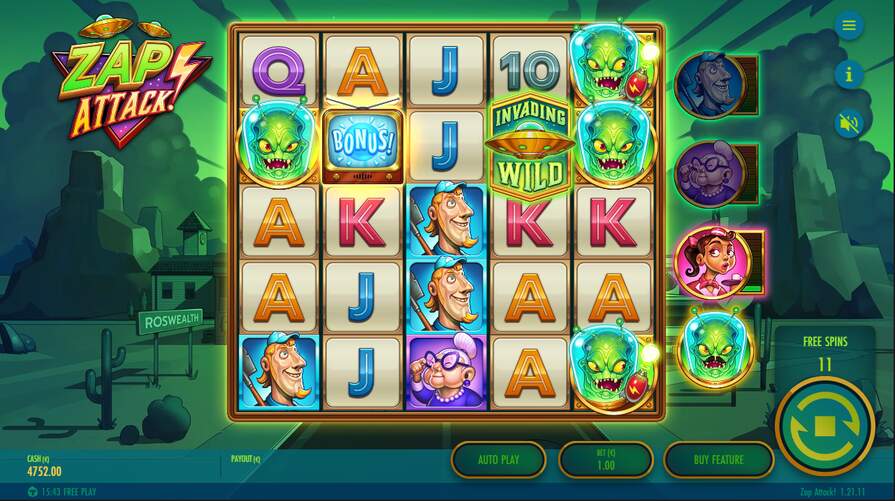This screenshot has height=501, width=895.
Task: Click the Auto Play button
Action: [x=498, y=460]
